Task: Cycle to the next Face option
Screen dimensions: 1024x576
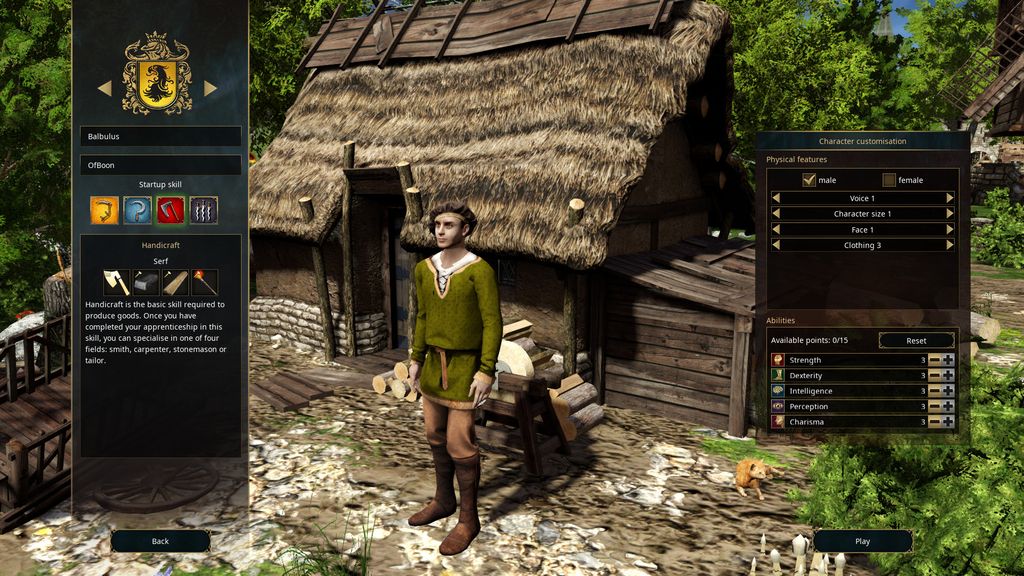Action: (950, 229)
